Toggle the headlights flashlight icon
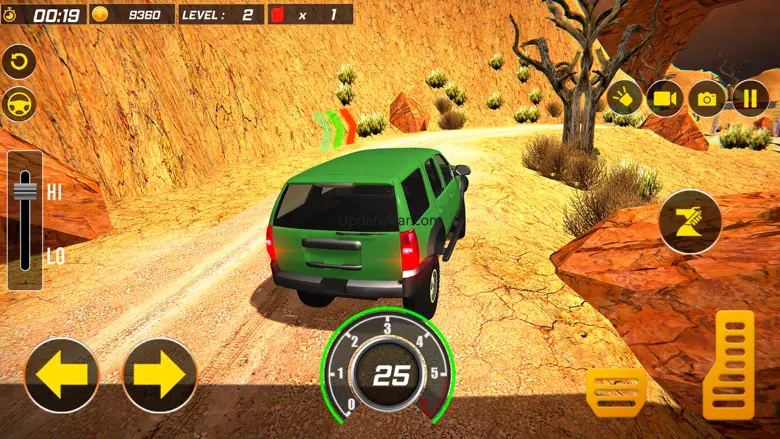780x439 pixels. pyautogui.click(x=623, y=98)
